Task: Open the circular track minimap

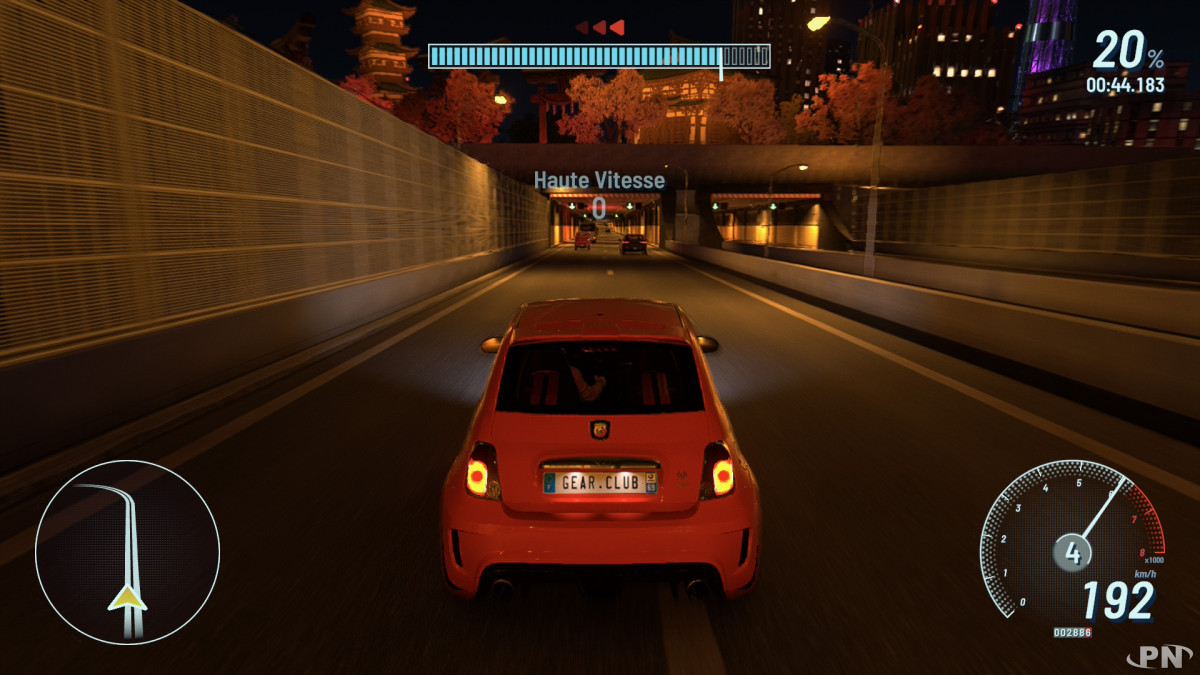Action: click(127, 551)
